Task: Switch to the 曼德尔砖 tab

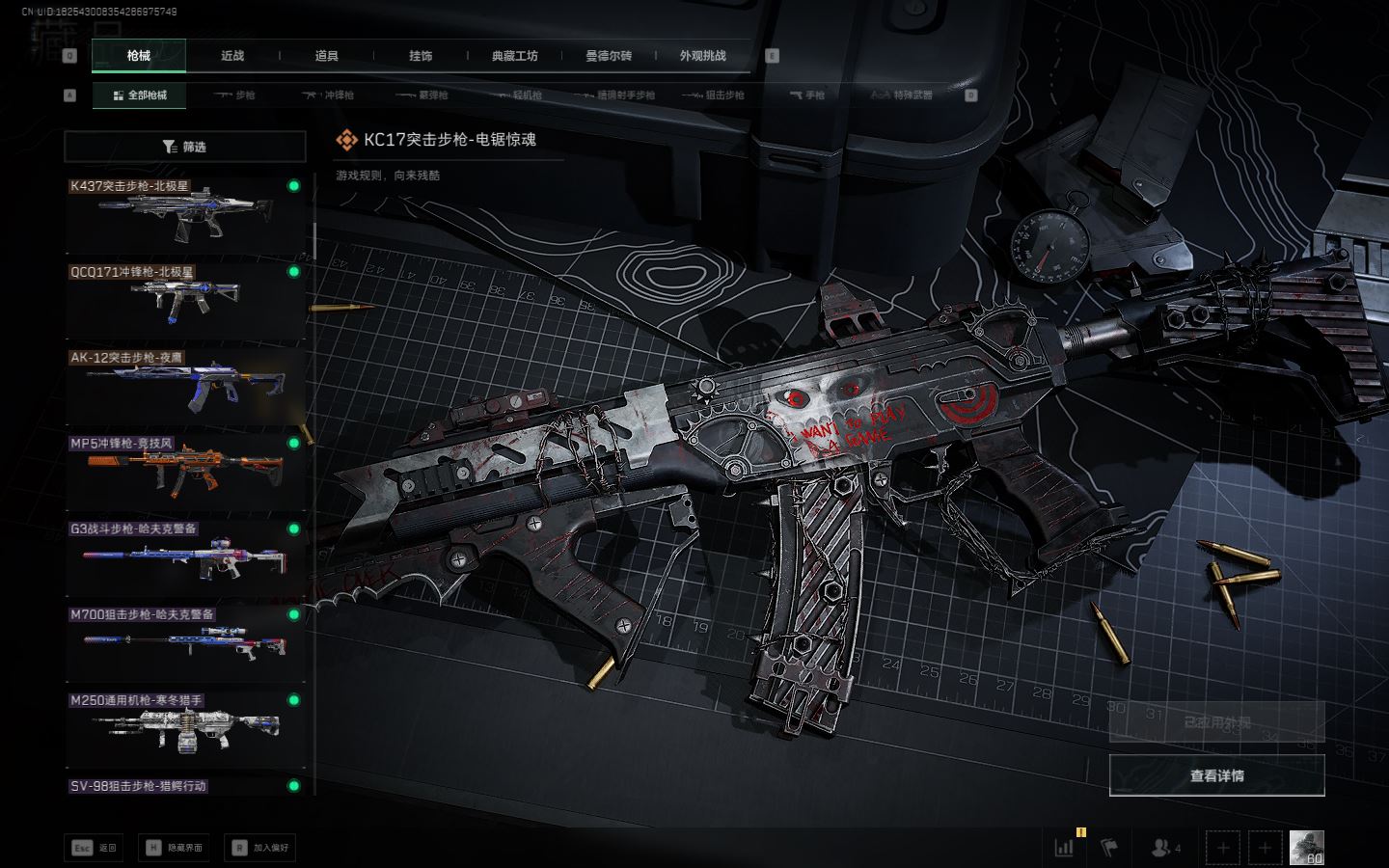Action: pyautogui.click(x=609, y=56)
